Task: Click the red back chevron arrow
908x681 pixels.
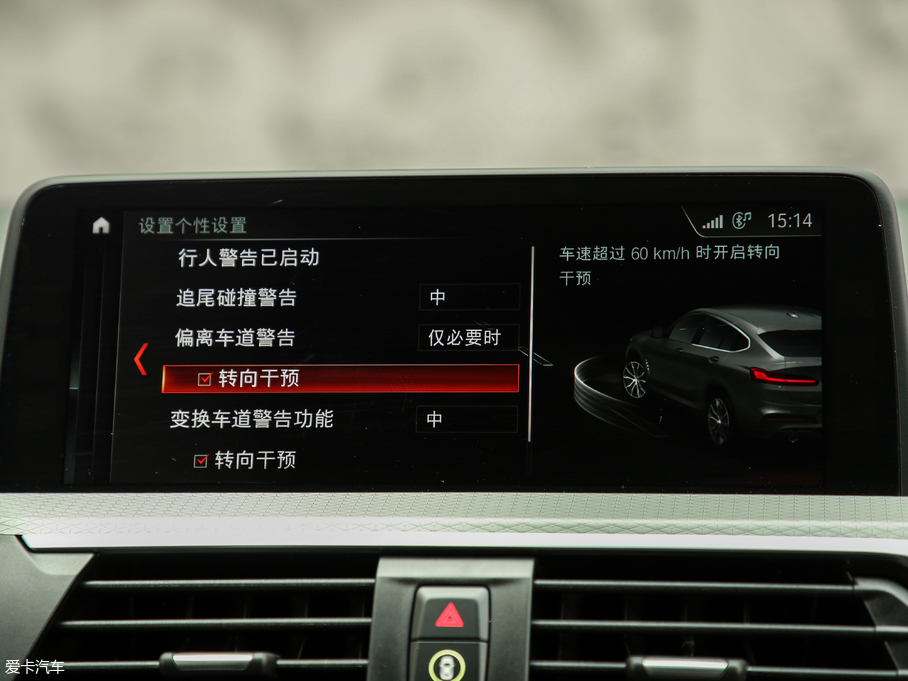Action: (x=141, y=359)
